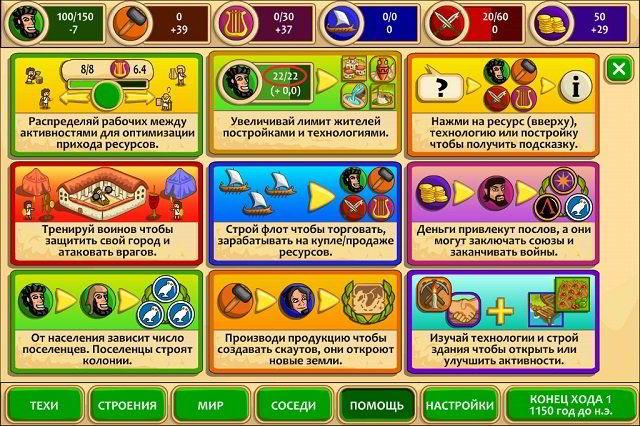Switch to the МИР view
The image size is (640, 426).
(x=210, y=405)
